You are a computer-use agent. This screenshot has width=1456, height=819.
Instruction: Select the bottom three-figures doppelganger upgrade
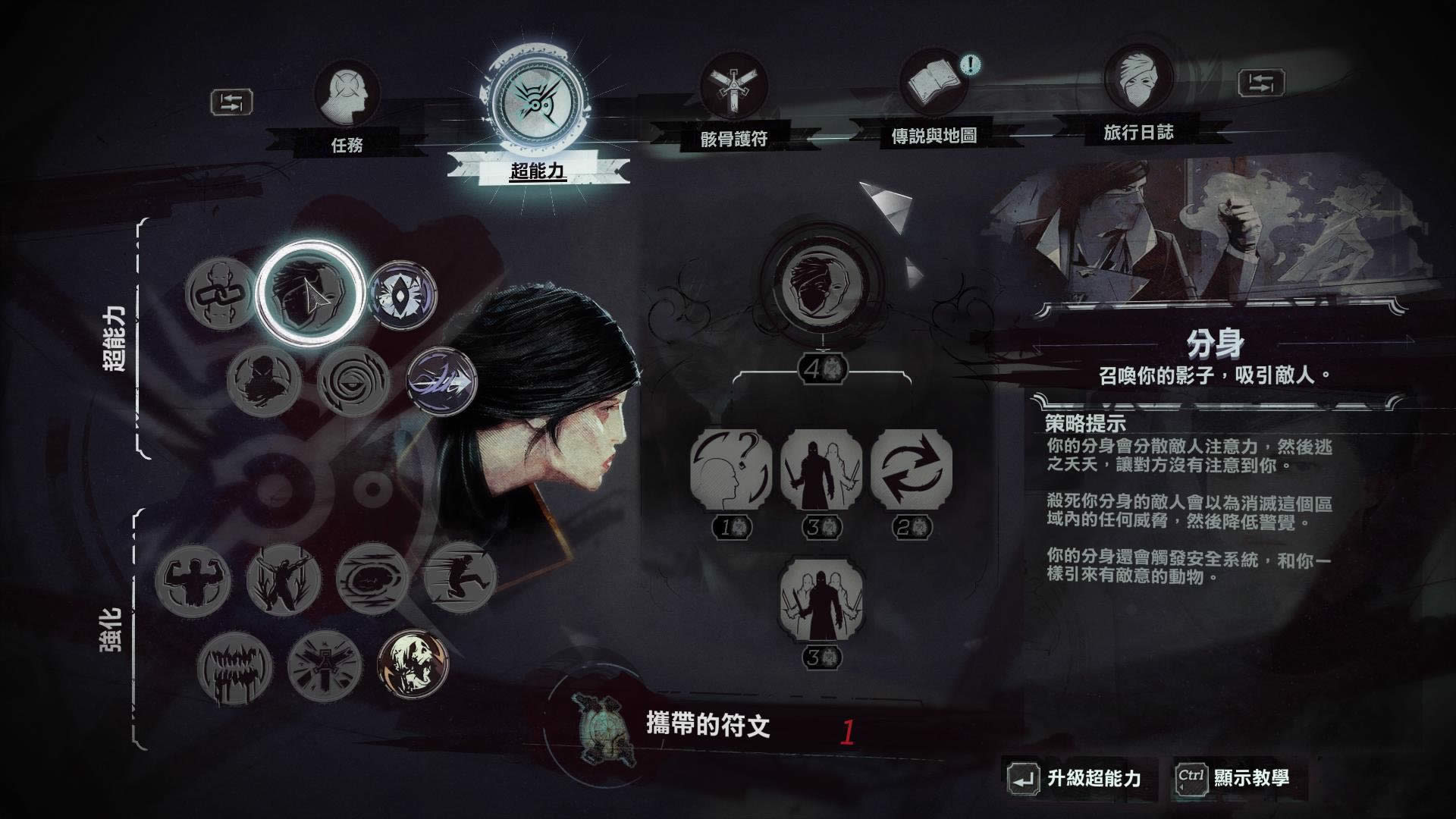coord(821,601)
